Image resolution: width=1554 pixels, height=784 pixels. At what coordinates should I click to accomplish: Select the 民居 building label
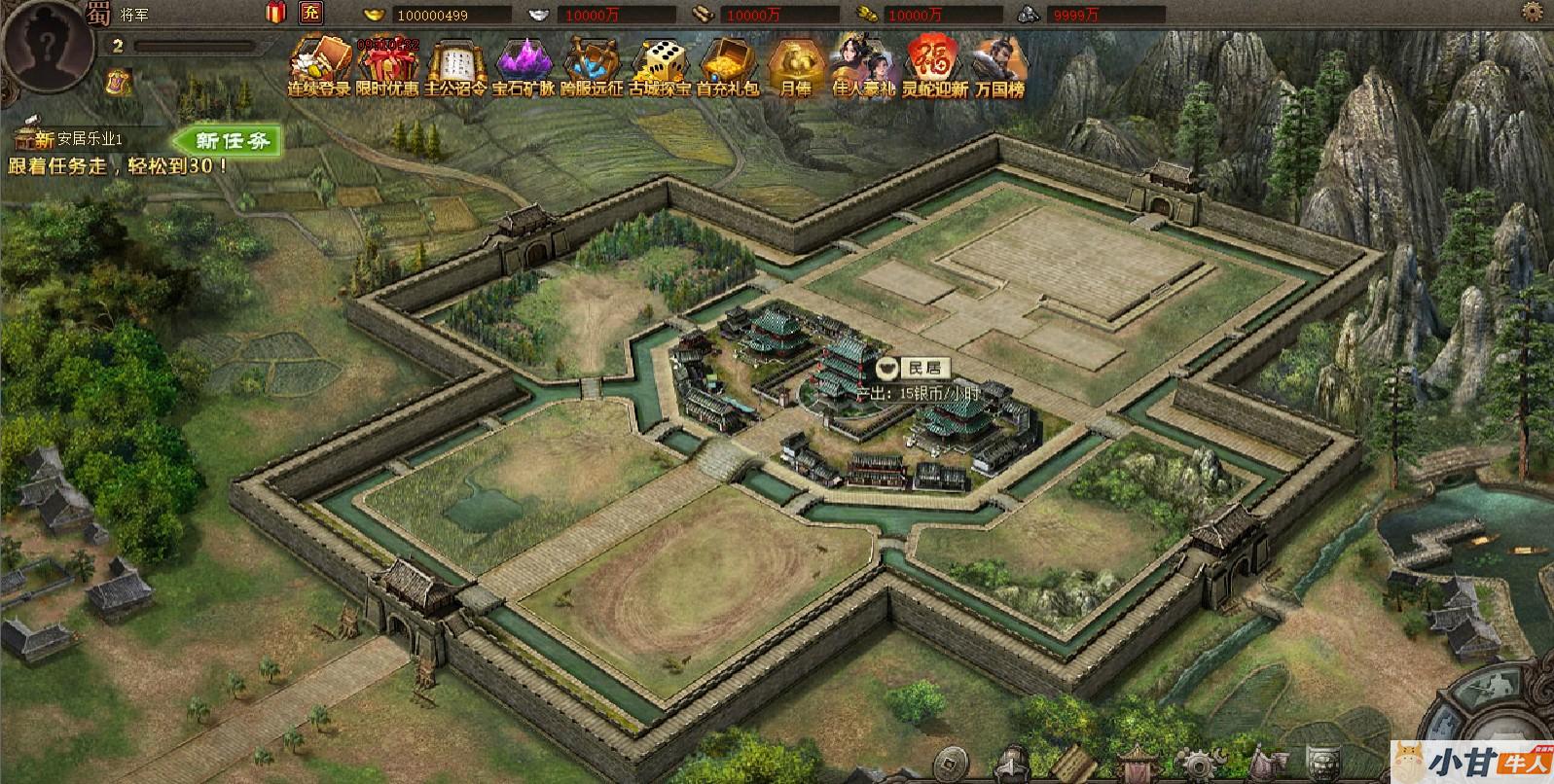913,368
